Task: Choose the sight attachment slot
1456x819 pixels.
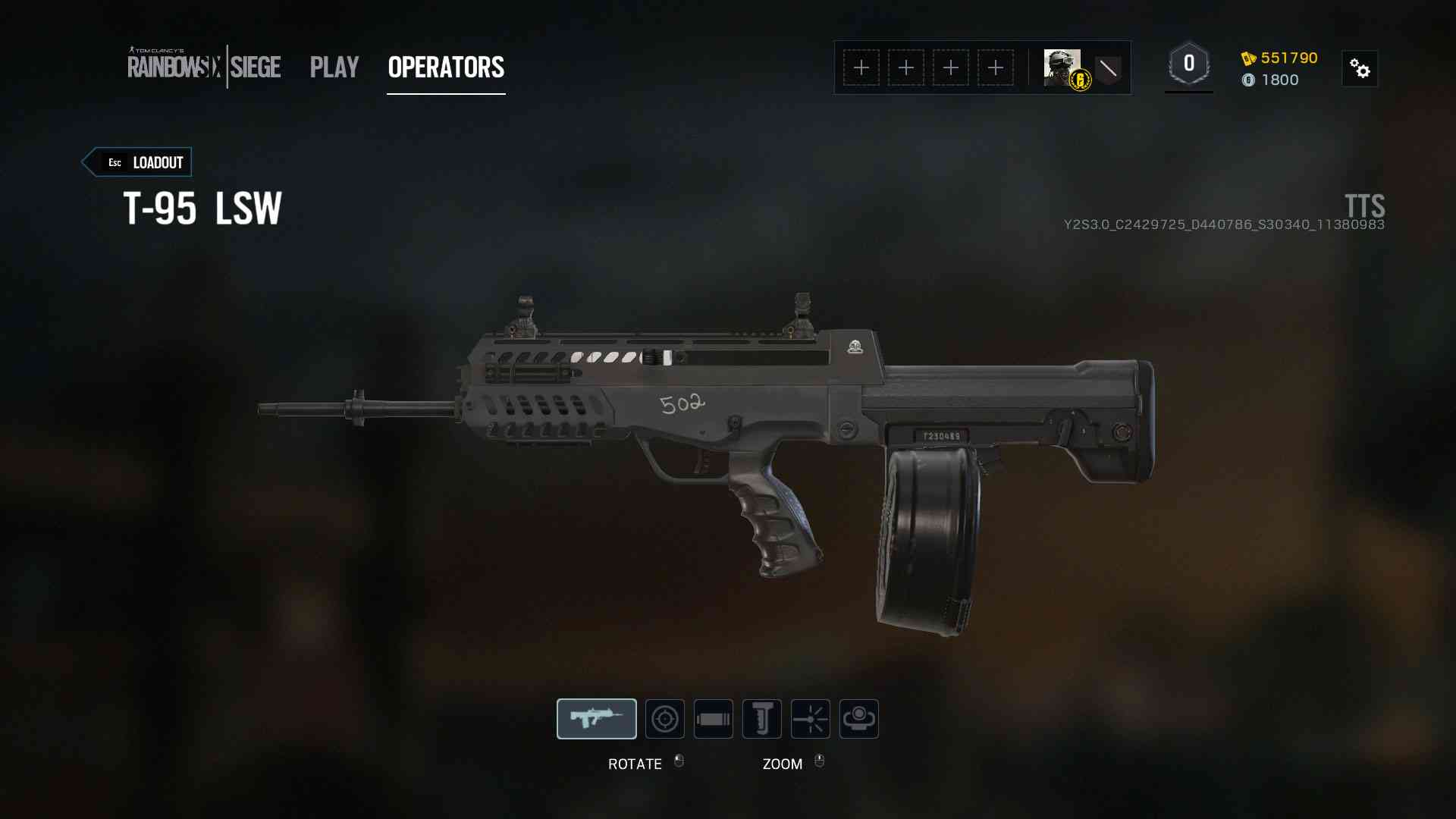Action: pyautogui.click(x=665, y=719)
